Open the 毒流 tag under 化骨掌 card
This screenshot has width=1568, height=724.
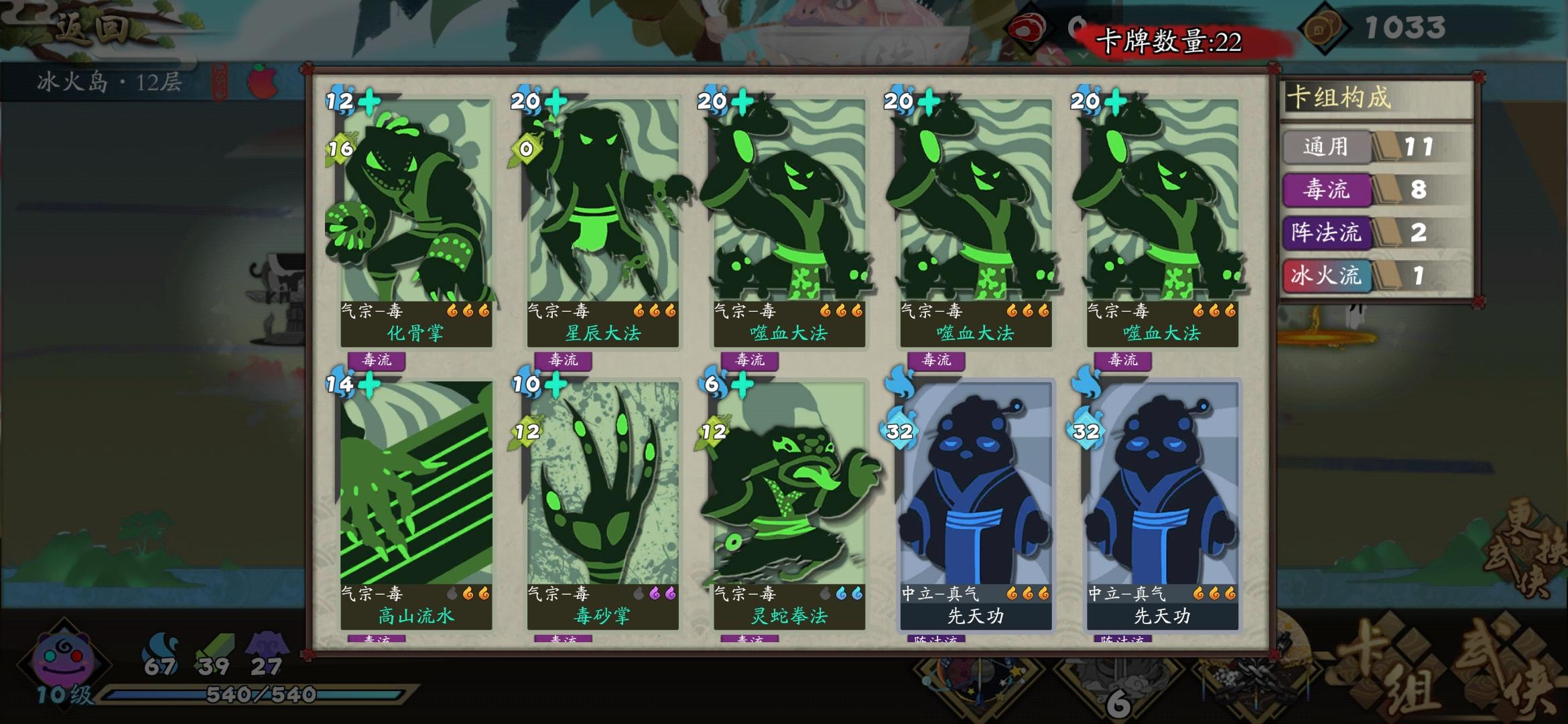(x=377, y=361)
